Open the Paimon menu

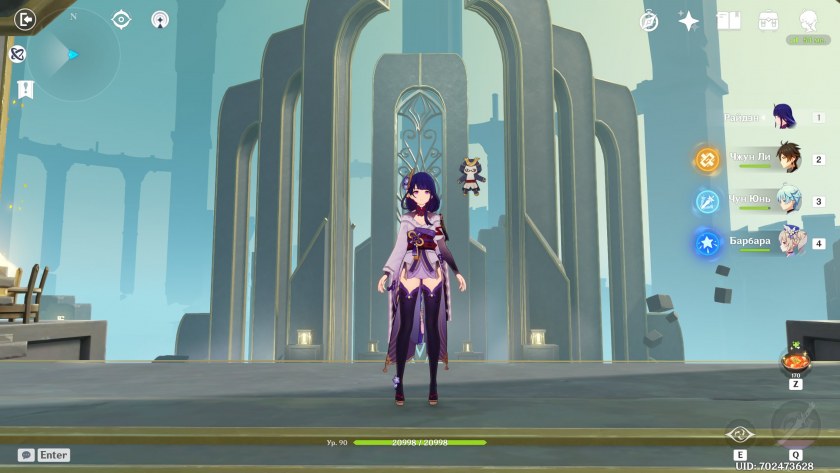coord(808,21)
